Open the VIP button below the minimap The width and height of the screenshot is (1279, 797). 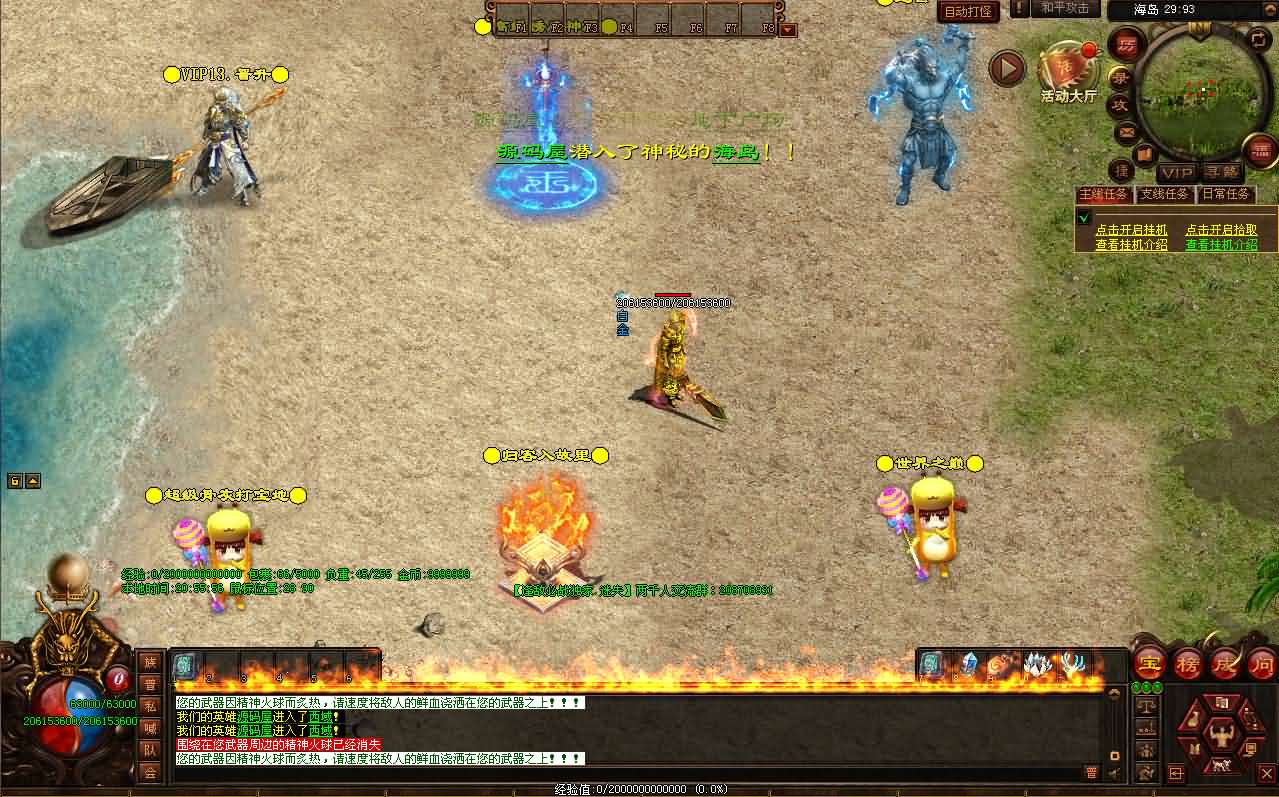(x=1176, y=172)
